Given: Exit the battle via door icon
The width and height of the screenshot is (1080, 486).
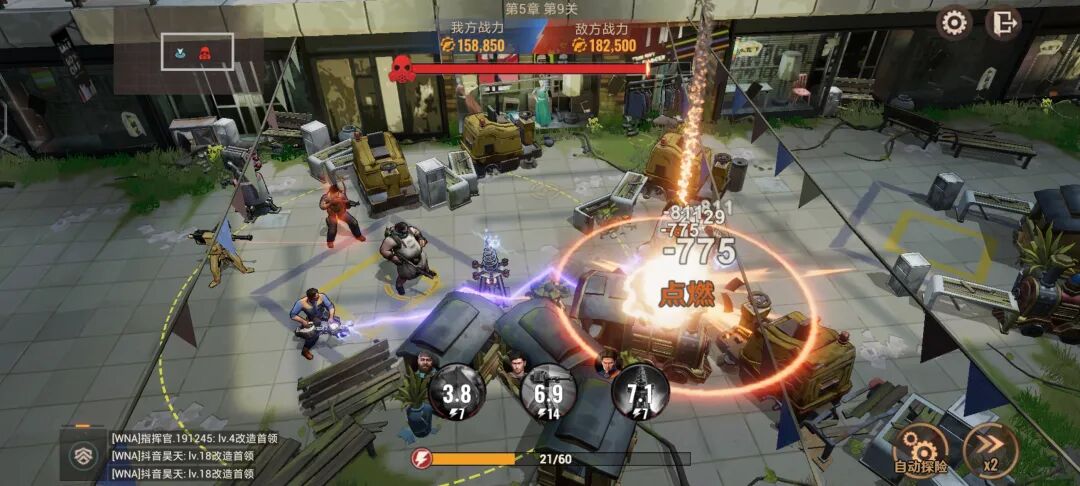Looking at the screenshot, I should click(x=1002, y=22).
